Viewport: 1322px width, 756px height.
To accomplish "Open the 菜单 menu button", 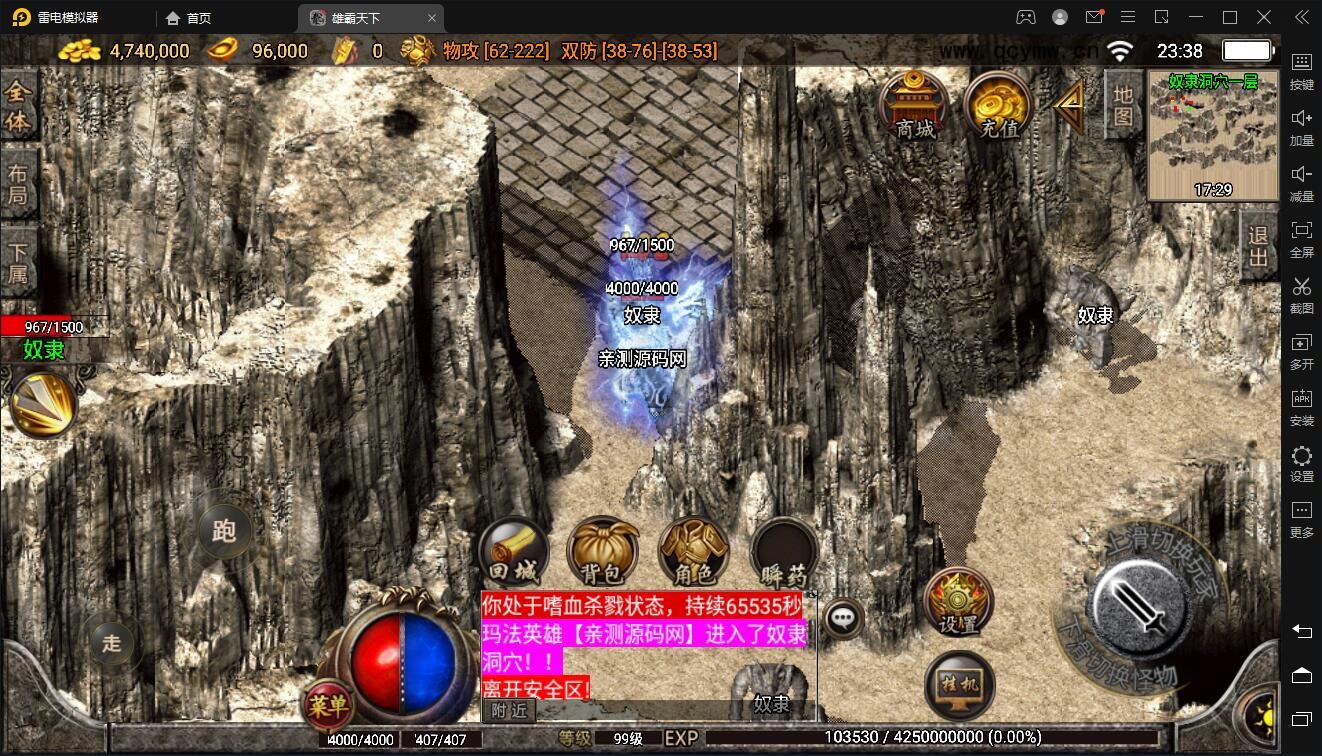I will (328, 706).
